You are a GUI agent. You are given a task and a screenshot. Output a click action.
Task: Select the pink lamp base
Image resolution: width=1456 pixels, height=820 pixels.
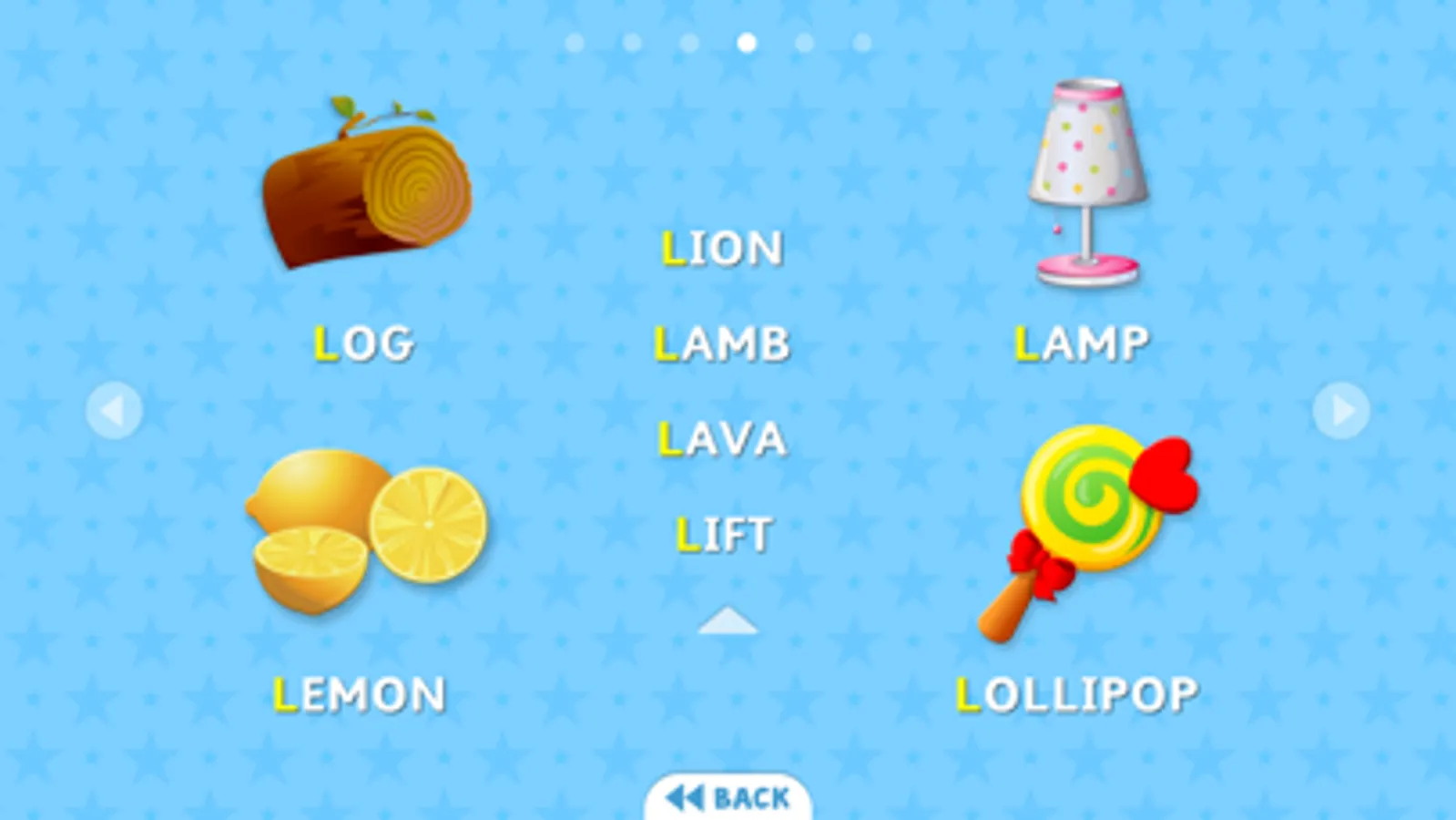click(1085, 269)
